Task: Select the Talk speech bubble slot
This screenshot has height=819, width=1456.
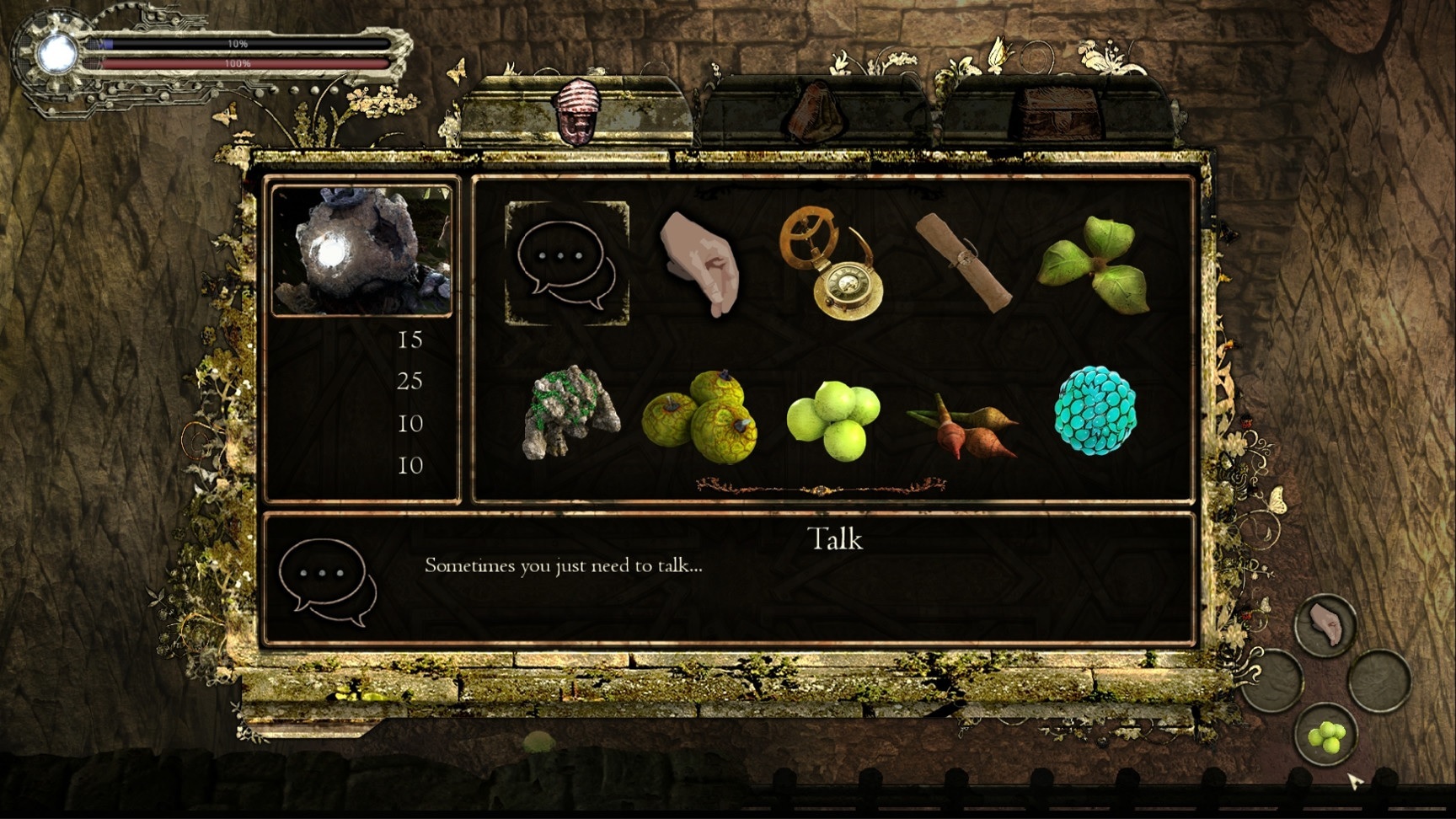Action: (566, 263)
